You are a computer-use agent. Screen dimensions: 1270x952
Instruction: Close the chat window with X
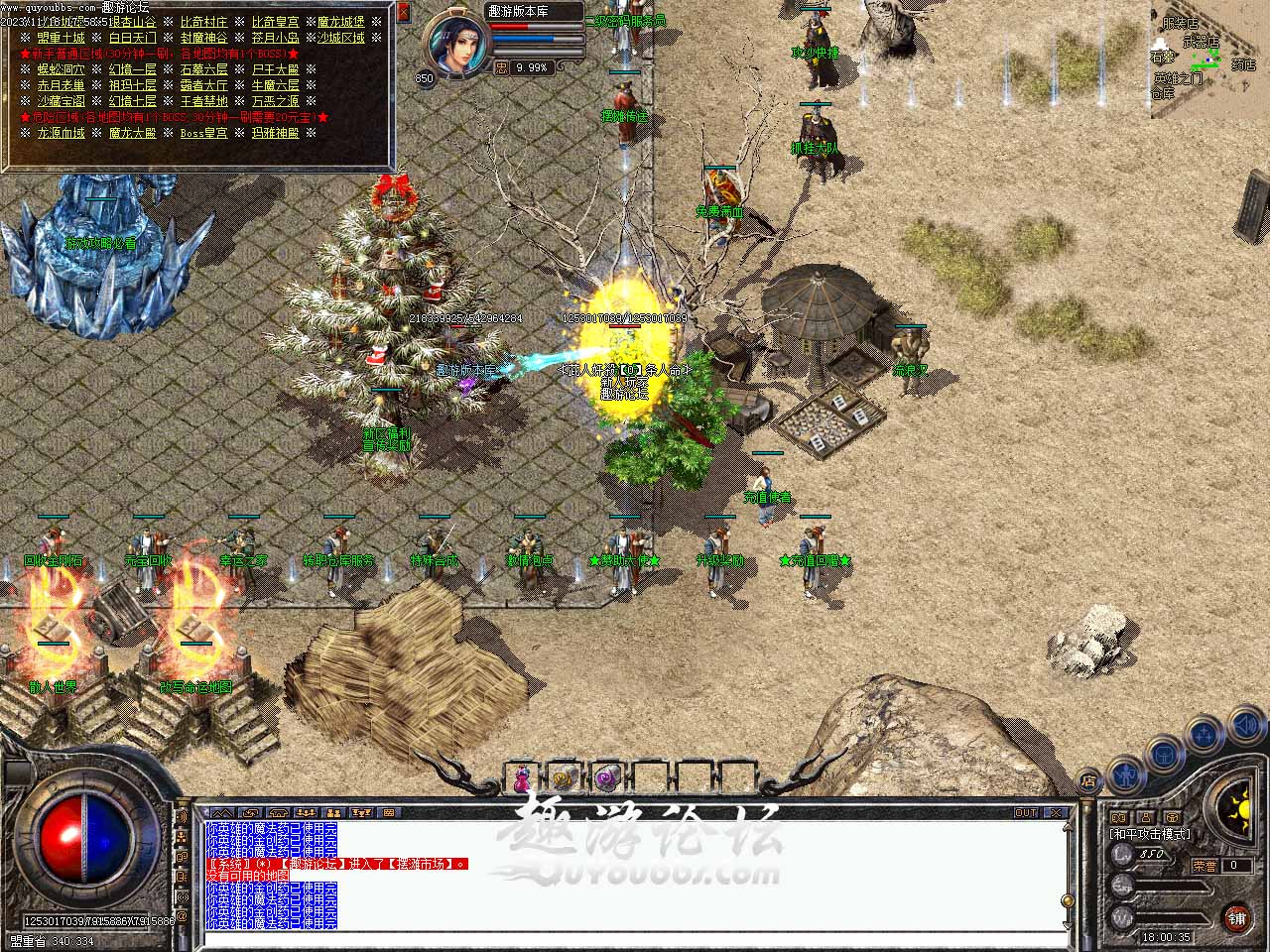click(x=1057, y=813)
